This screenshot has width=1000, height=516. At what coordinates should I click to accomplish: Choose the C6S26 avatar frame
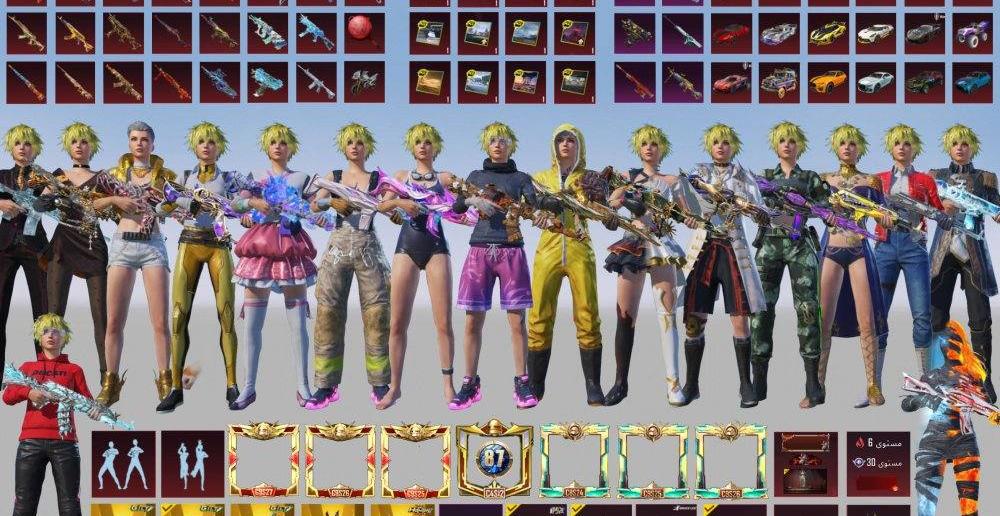click(341, 460)
